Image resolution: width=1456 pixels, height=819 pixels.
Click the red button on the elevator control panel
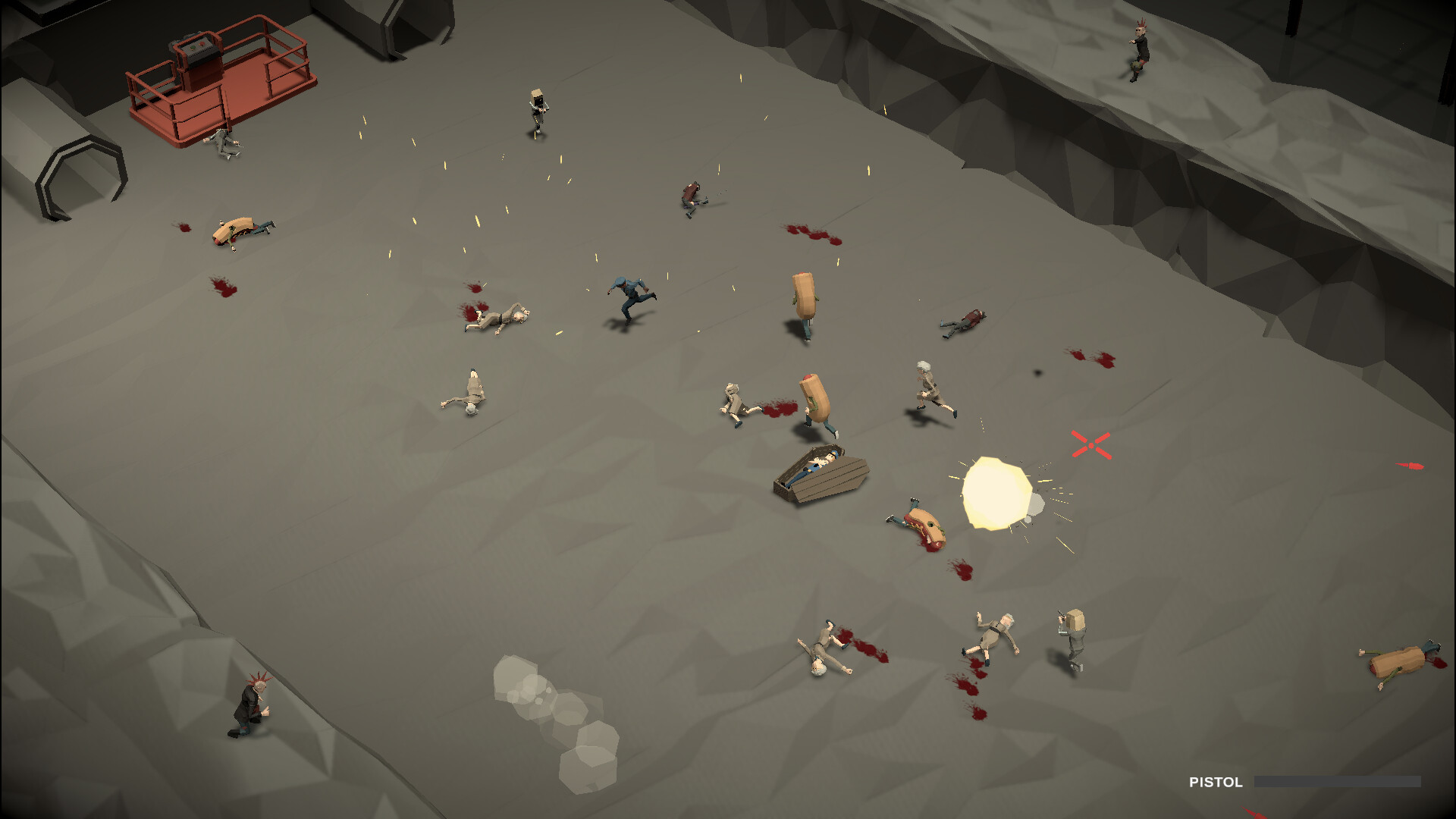(202, 44)
